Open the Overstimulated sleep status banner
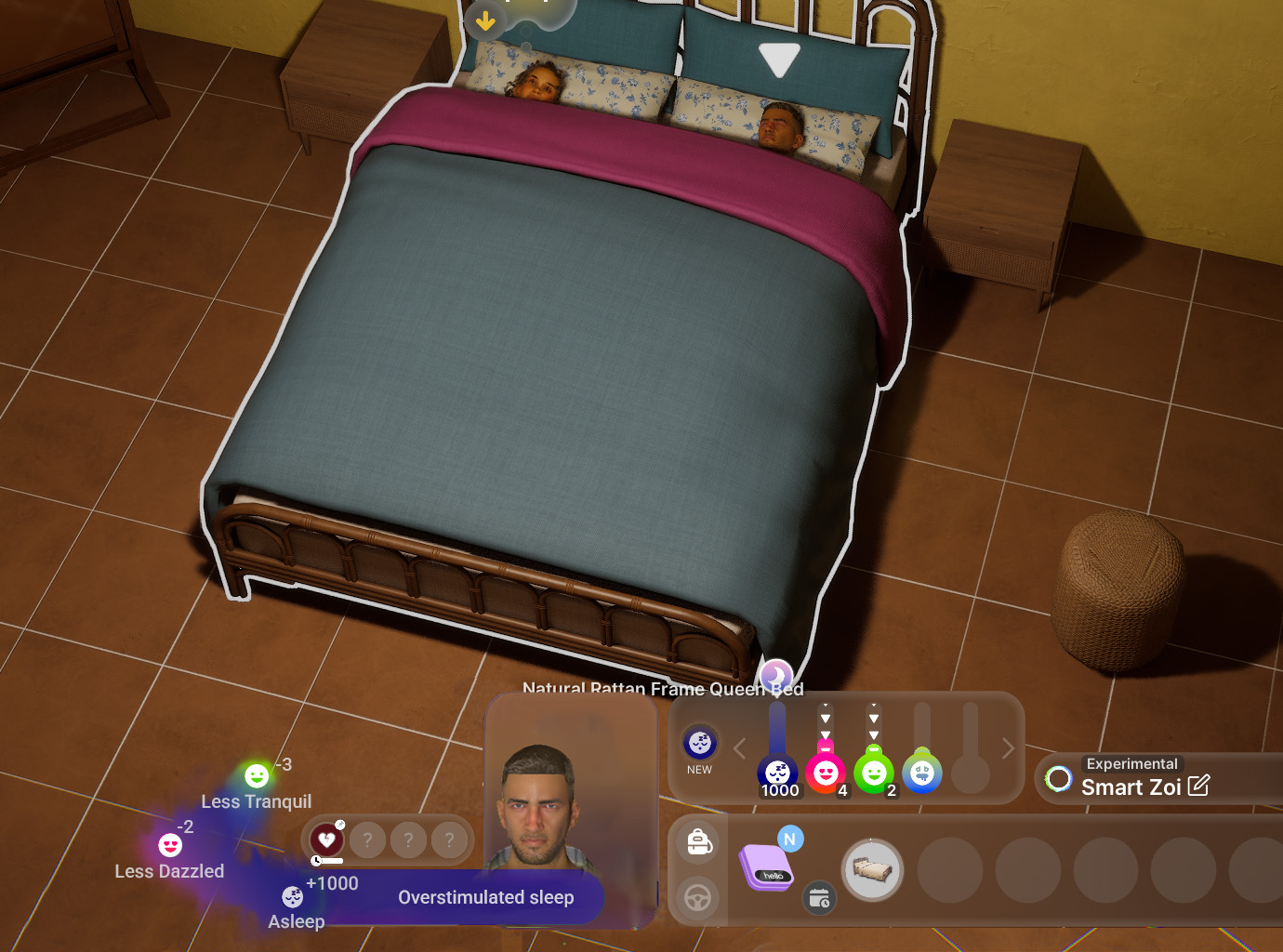 [485, 897]
